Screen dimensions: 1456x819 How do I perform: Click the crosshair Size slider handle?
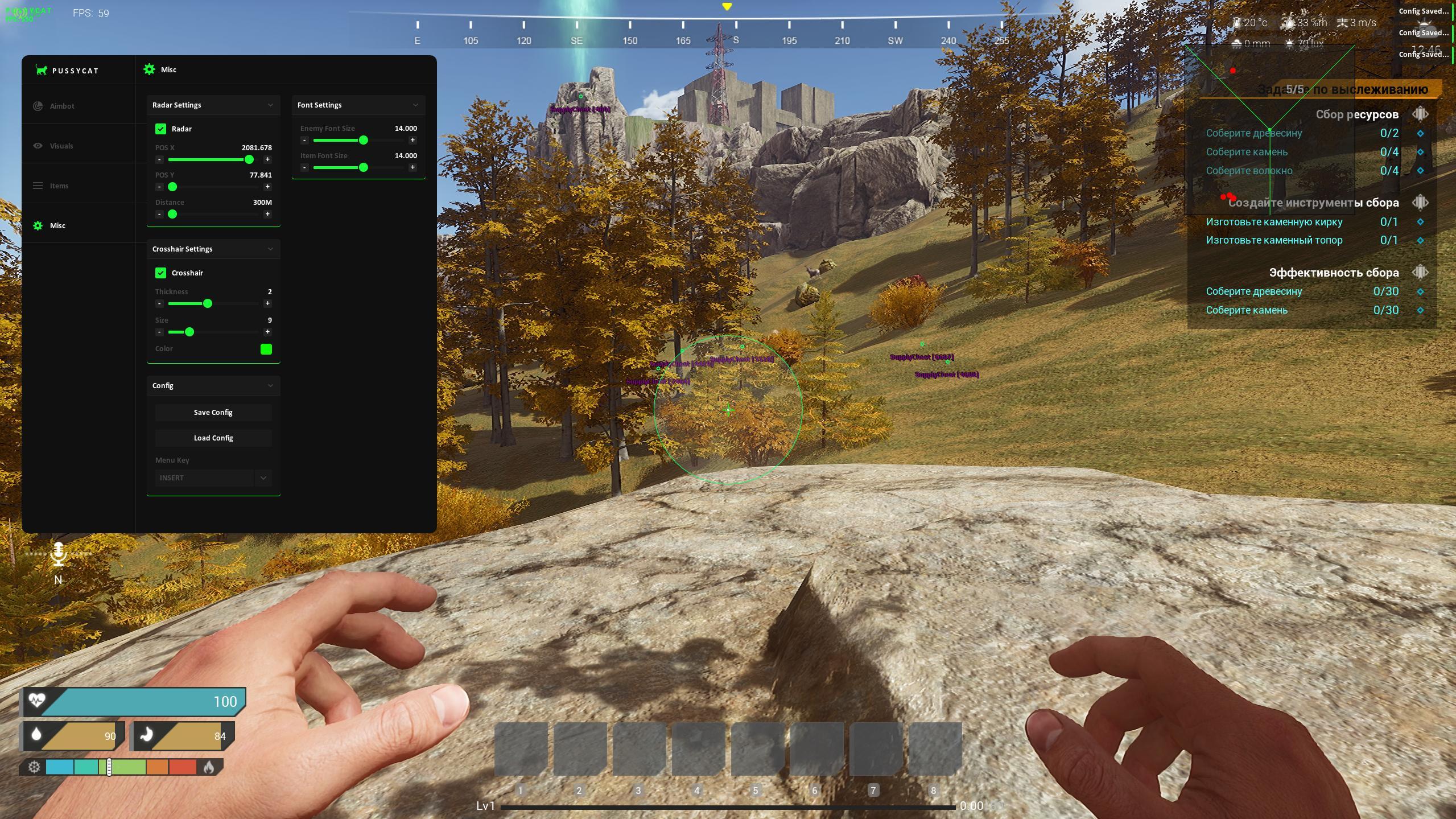coord(189,332)
